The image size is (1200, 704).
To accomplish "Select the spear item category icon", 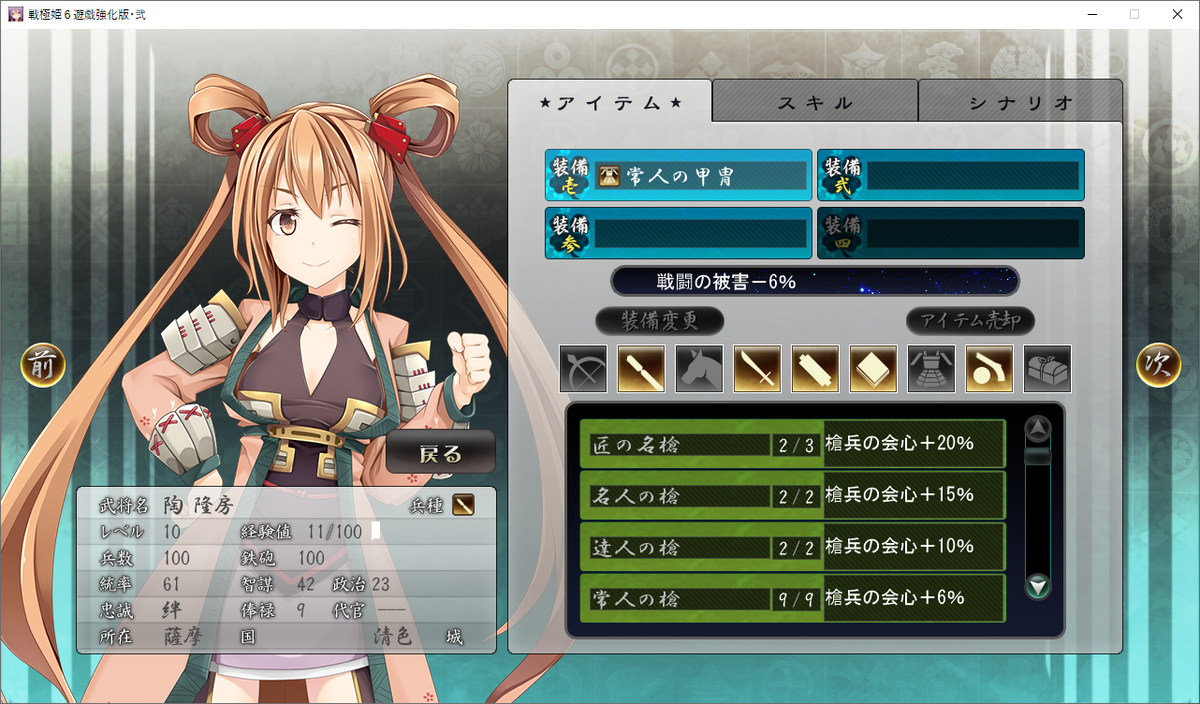I will coord(641,369).
